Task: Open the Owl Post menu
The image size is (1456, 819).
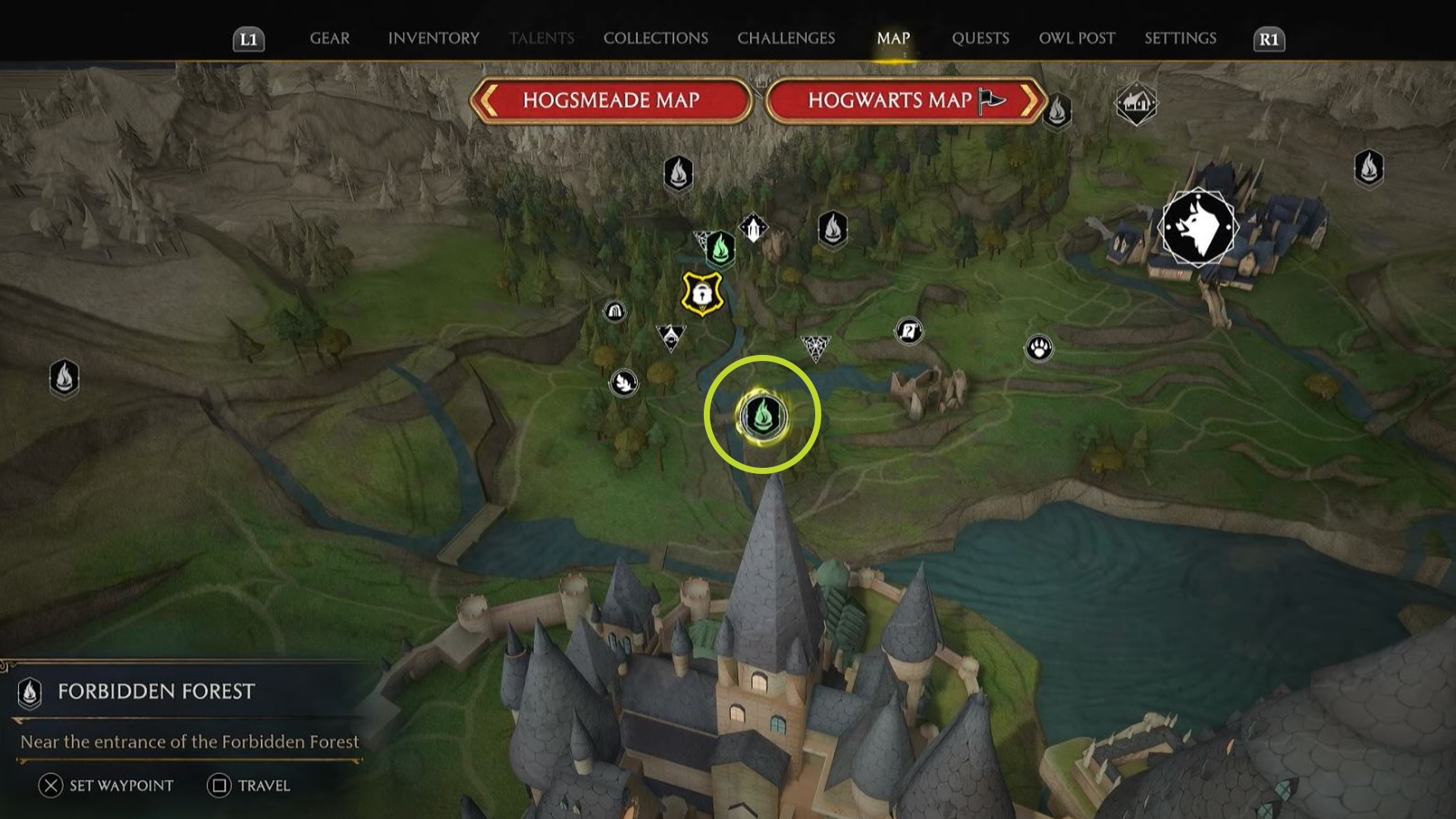Action: [1077, 38]
